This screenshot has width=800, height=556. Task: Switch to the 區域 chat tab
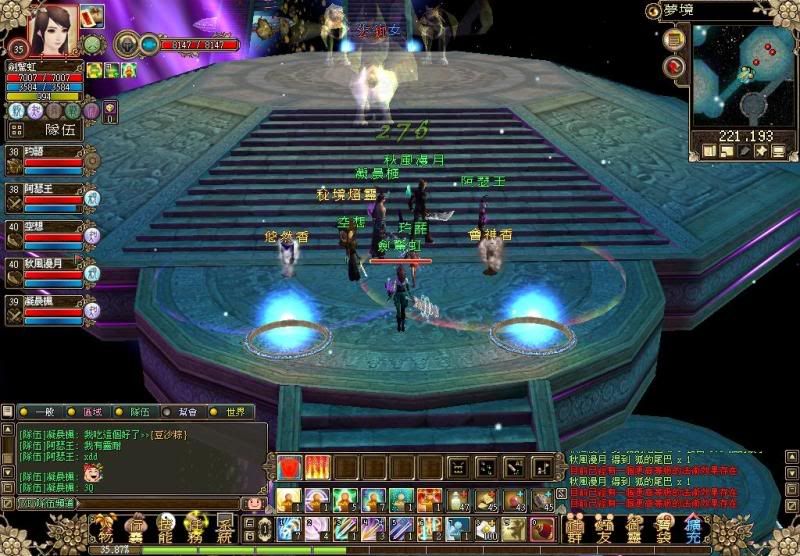pos(91,412)
